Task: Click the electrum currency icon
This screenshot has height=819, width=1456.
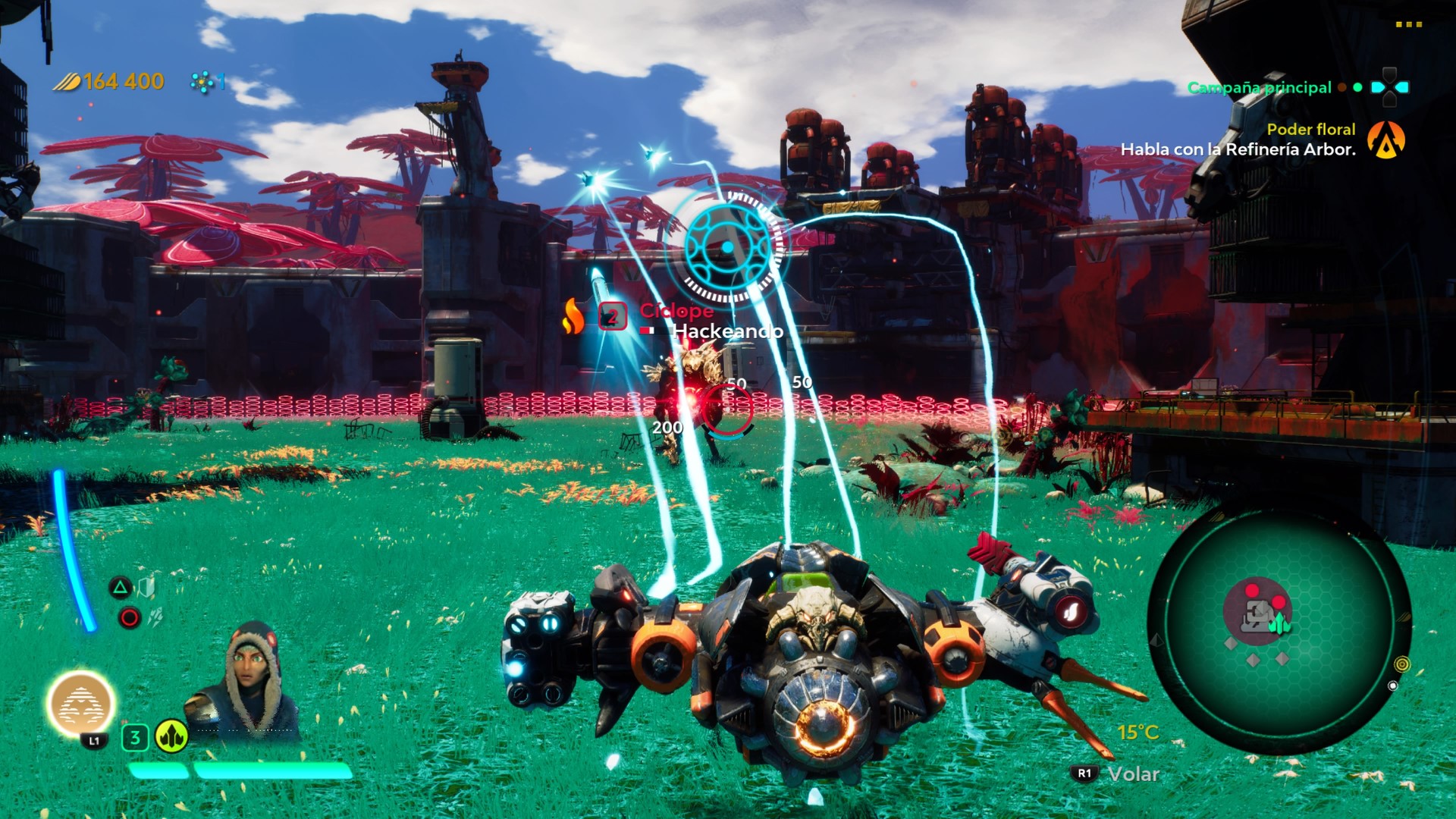Action: click(66, 82)
